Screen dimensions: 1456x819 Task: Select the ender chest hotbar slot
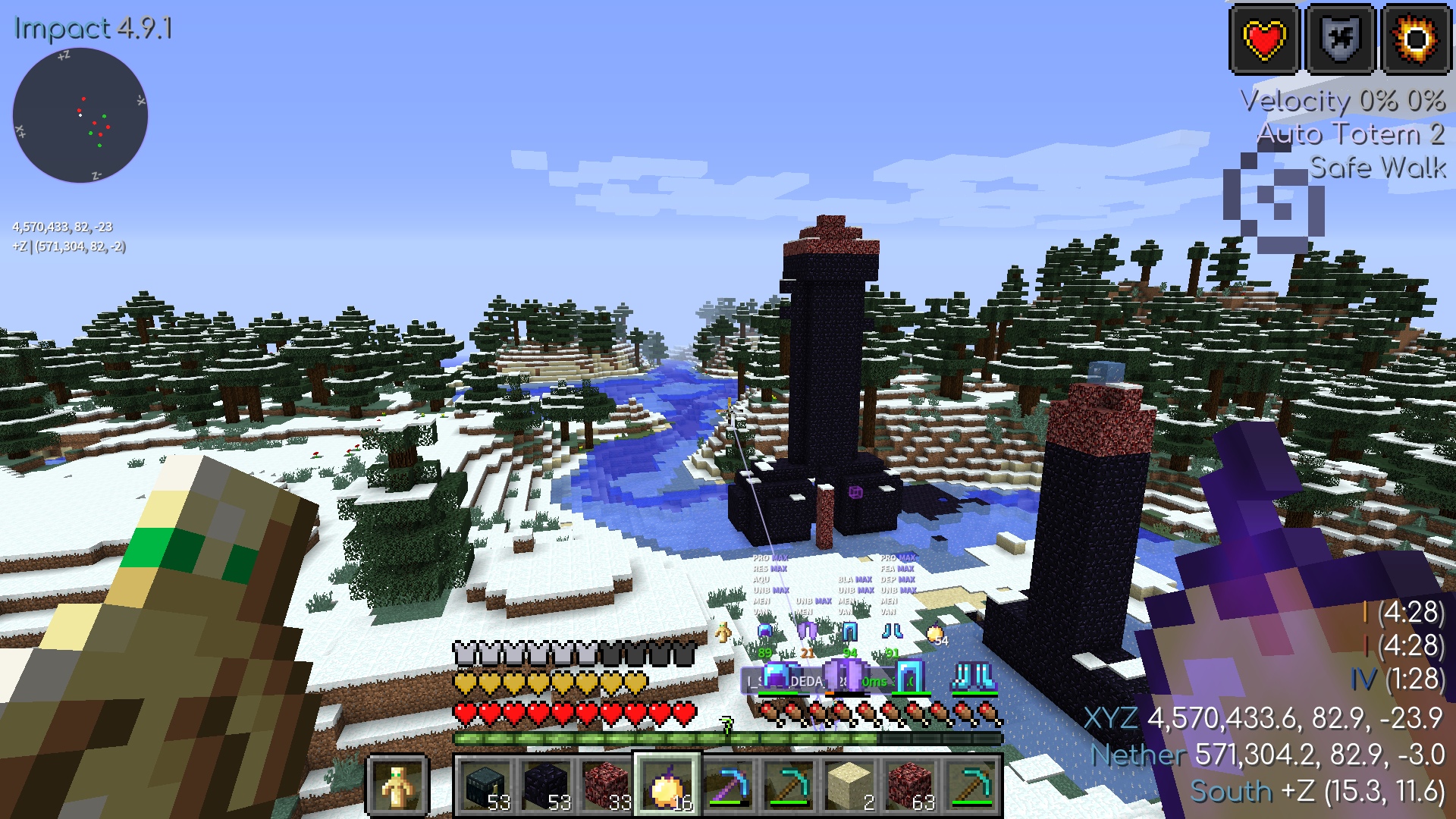point(485,786)
